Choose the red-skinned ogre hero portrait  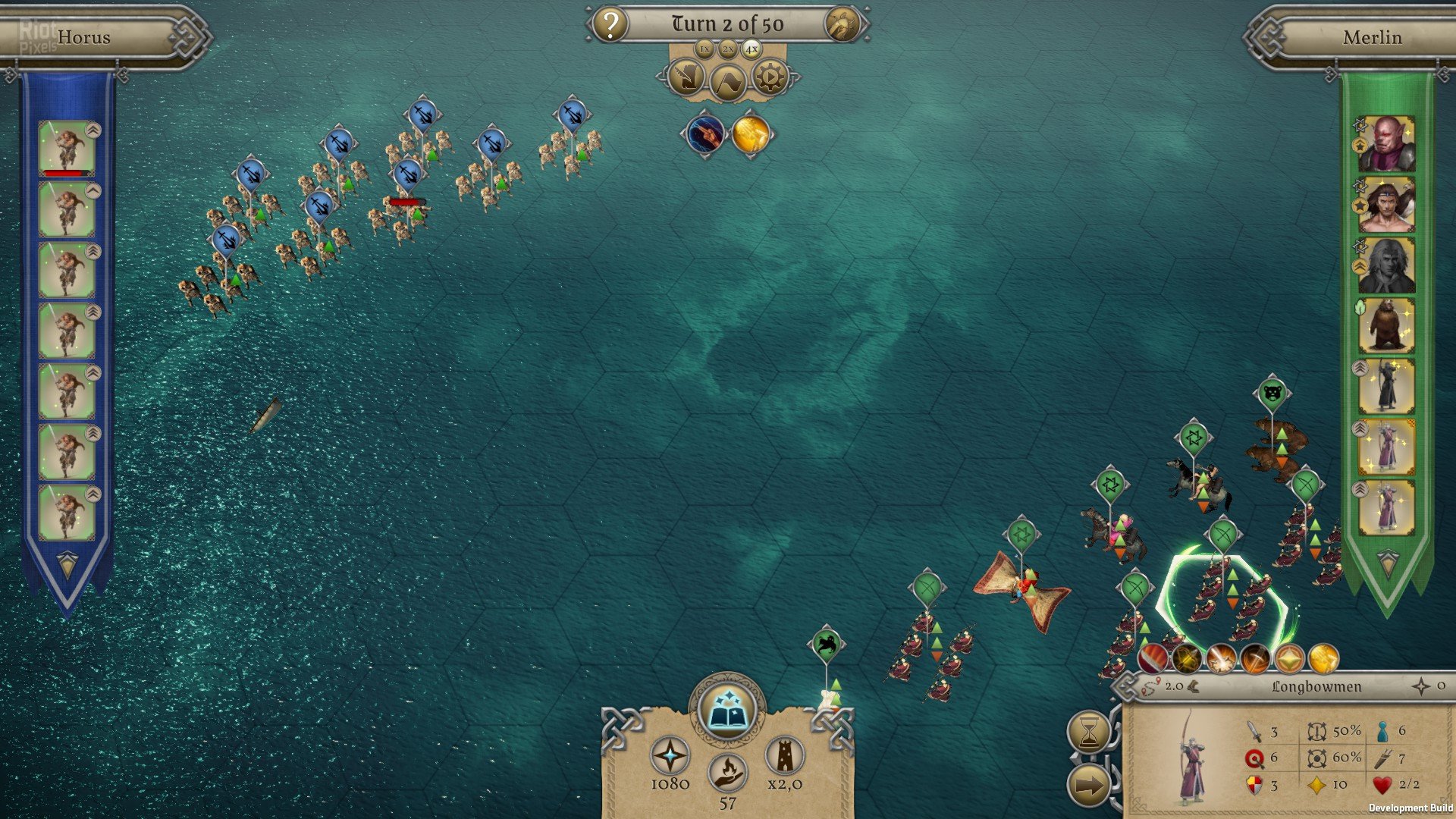click(1386, 144)
